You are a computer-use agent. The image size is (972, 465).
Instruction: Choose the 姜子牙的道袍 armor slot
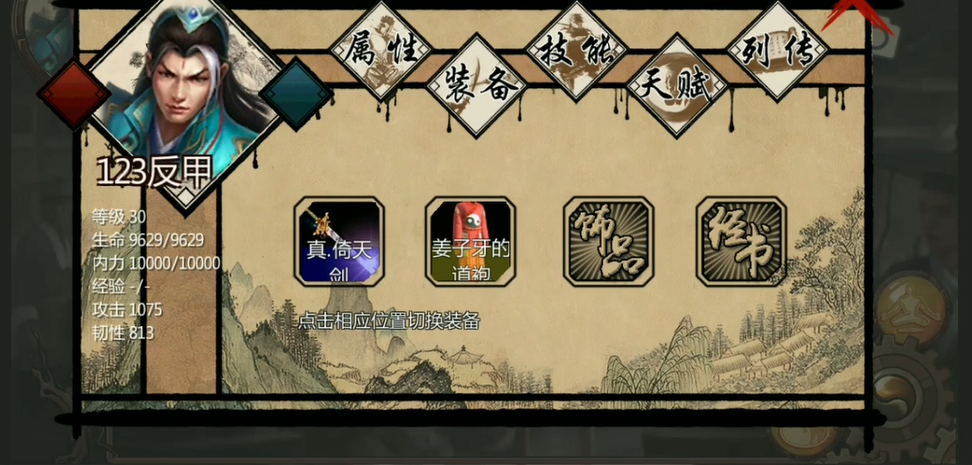470,242
